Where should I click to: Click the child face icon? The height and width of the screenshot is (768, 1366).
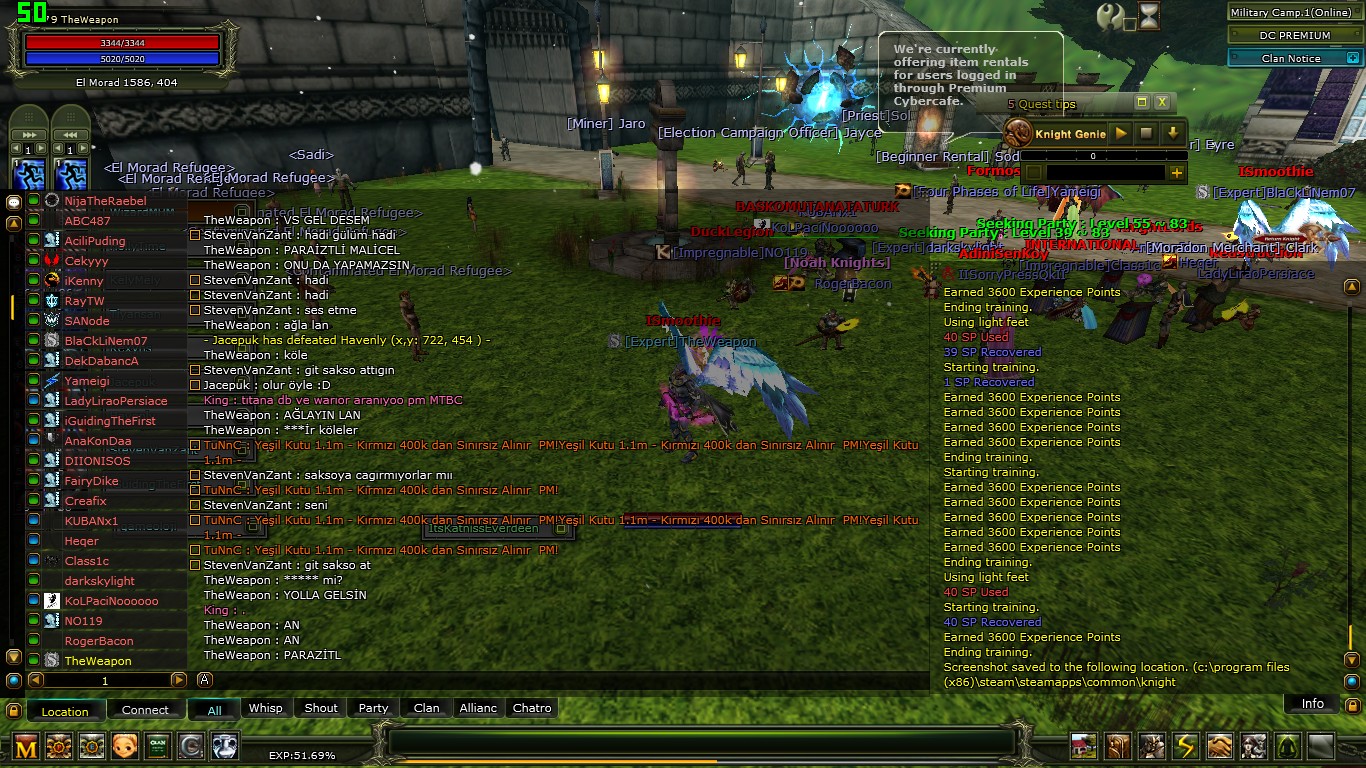(x=125, y=746)
